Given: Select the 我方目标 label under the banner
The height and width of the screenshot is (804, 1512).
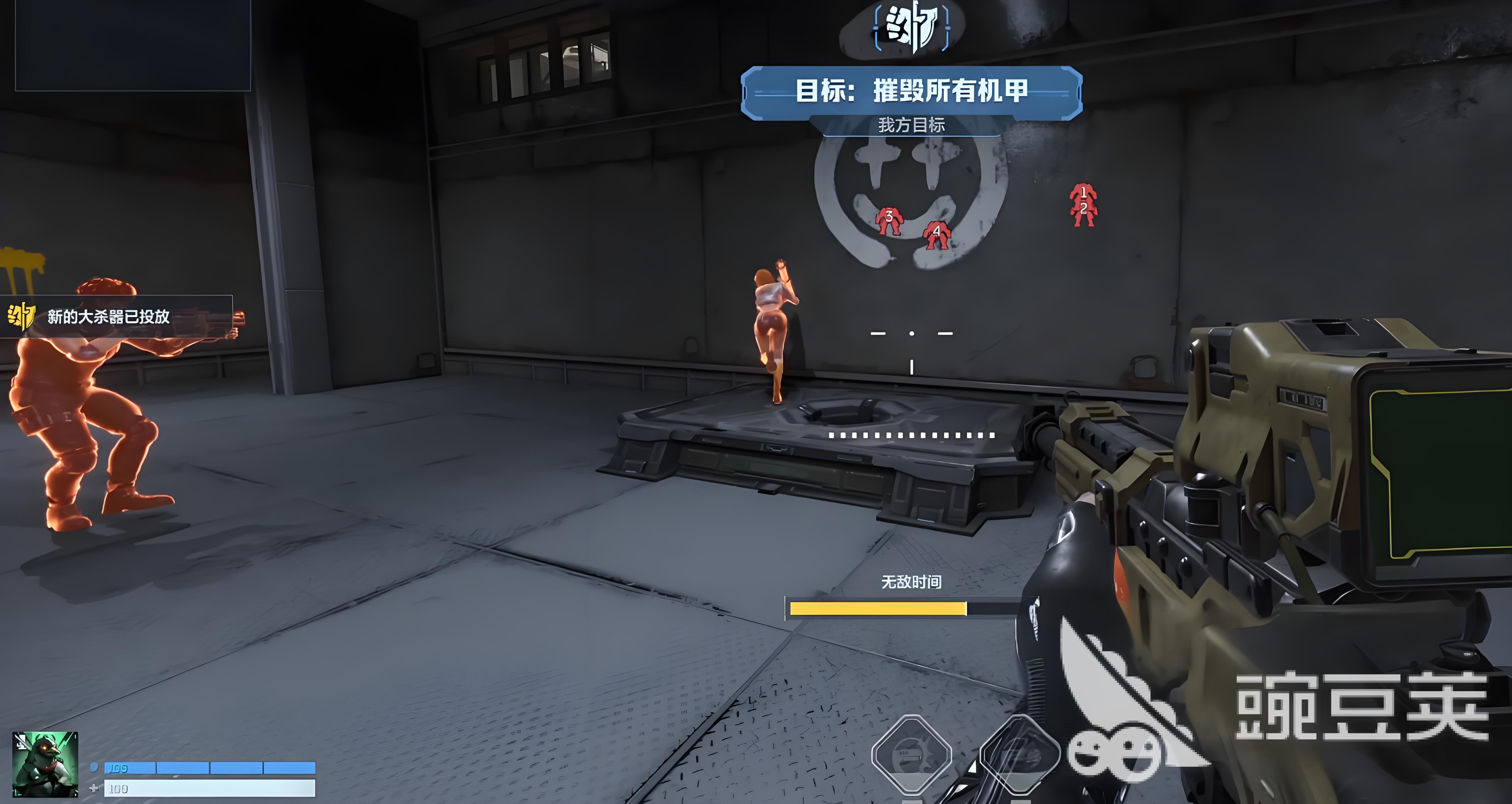Looking at the screenshot, I should 912,125.
